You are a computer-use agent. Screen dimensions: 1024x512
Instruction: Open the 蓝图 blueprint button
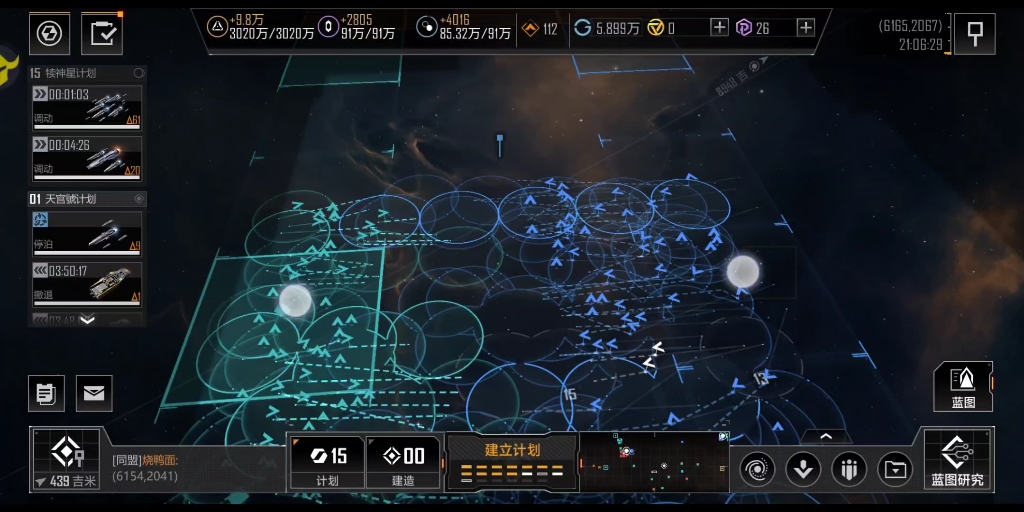point(963,387)
